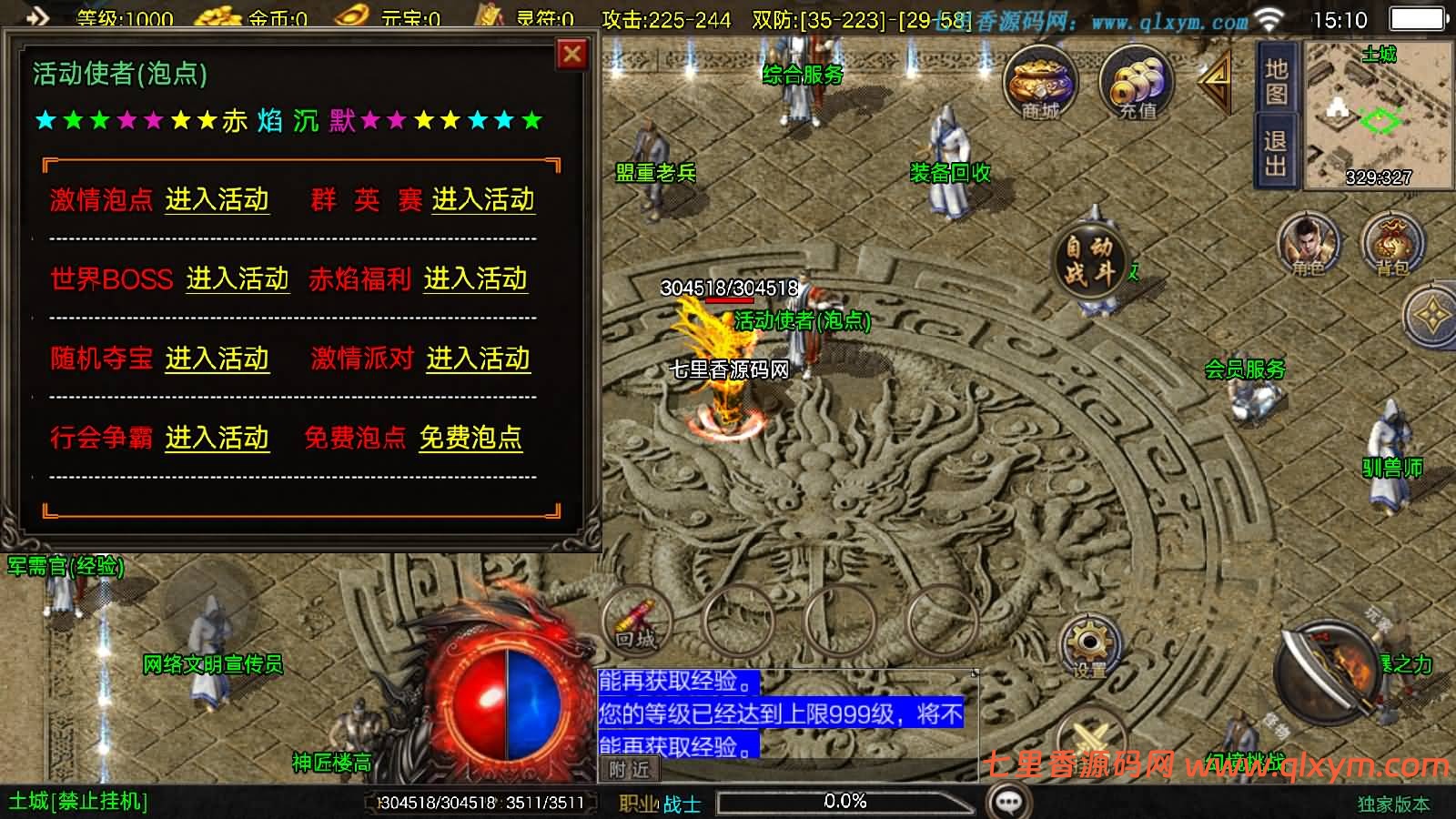Screen dimensions: 1456x819
Task: Enter the 赤焰福利 activity
Action: [475, 278]
